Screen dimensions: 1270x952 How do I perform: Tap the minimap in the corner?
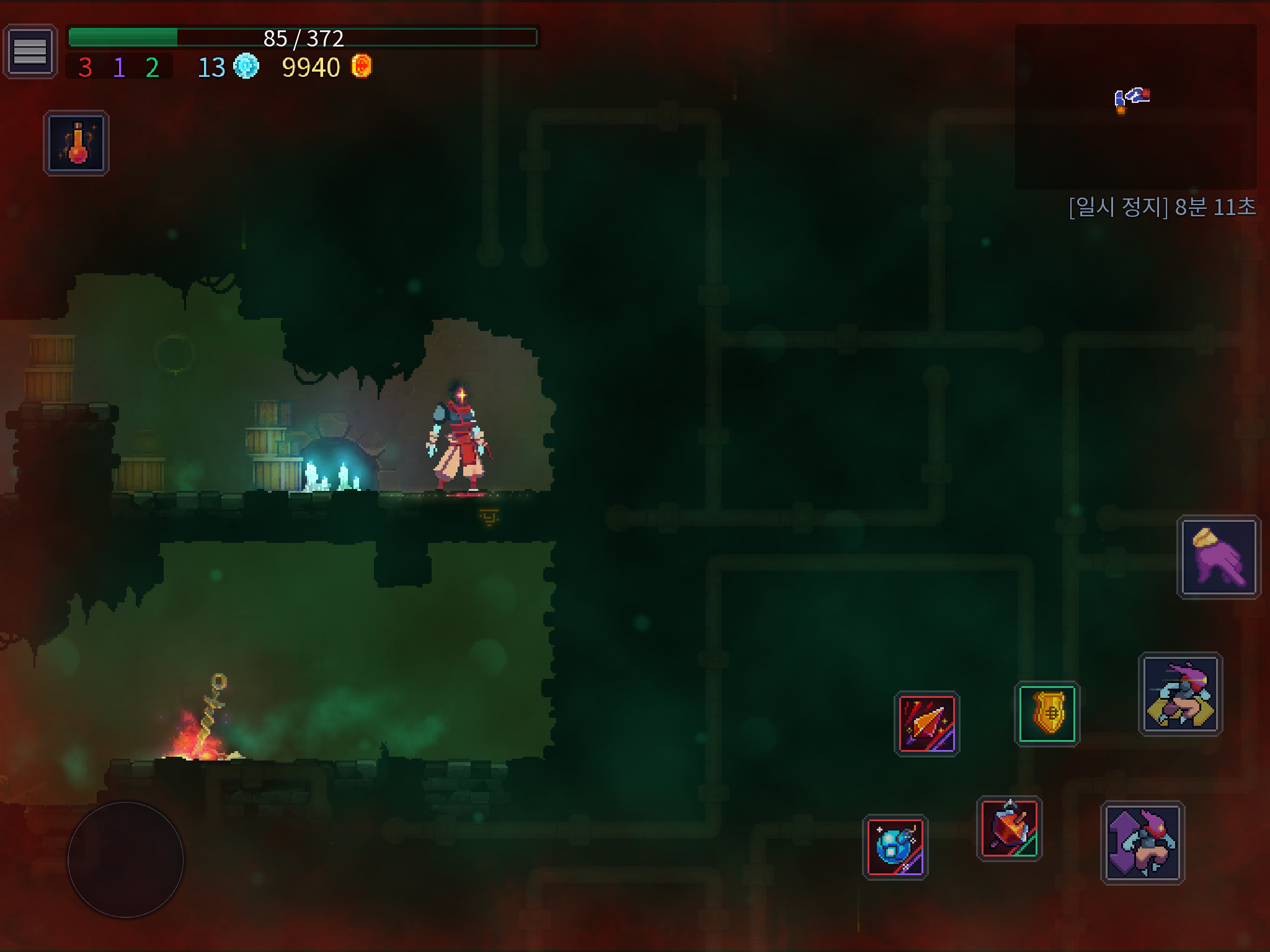point(1135,107)
